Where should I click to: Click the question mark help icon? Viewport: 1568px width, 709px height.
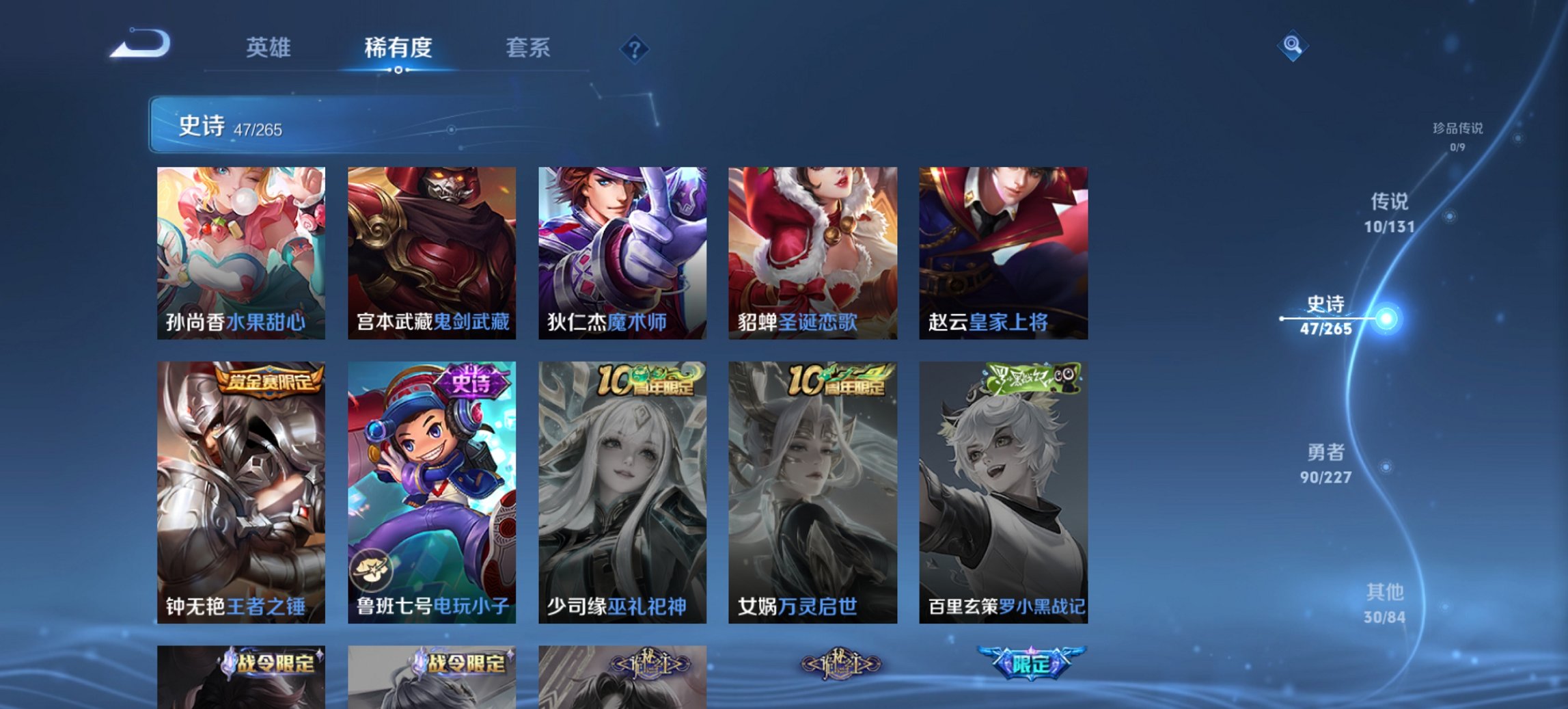[635, 48]
